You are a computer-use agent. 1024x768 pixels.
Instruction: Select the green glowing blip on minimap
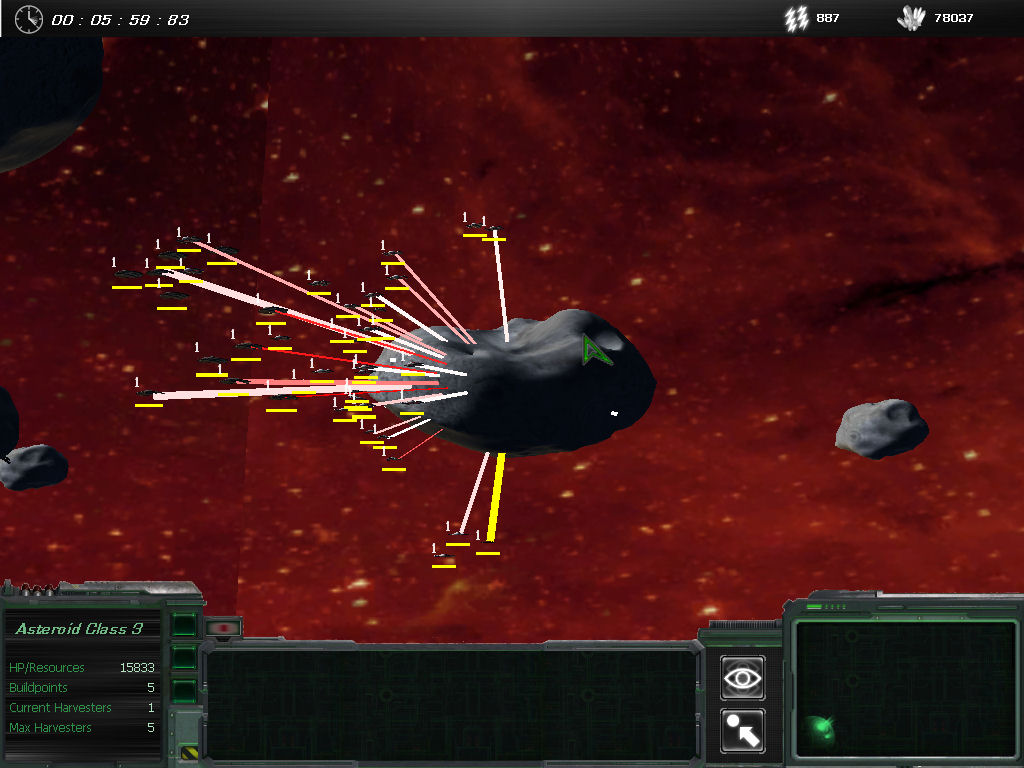(819, 727)
